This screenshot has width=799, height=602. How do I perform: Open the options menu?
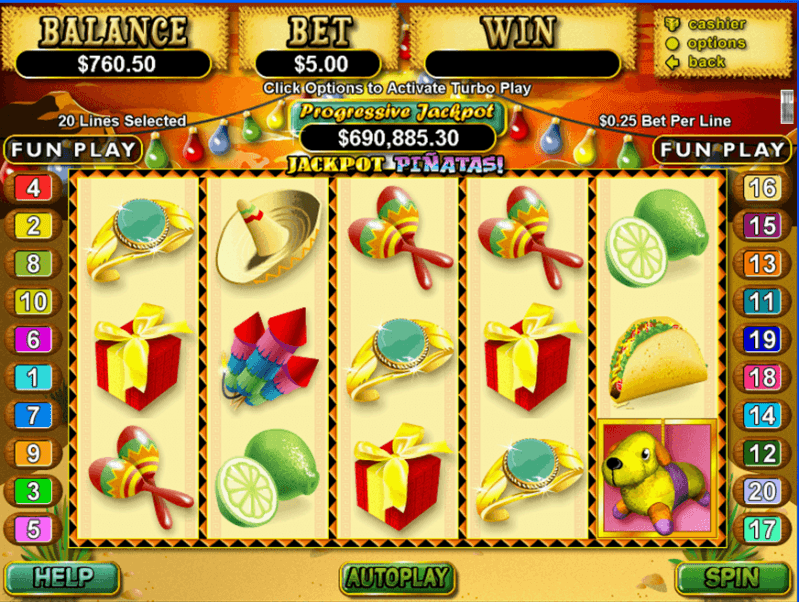pyautogui.click(x=716, y=43)
